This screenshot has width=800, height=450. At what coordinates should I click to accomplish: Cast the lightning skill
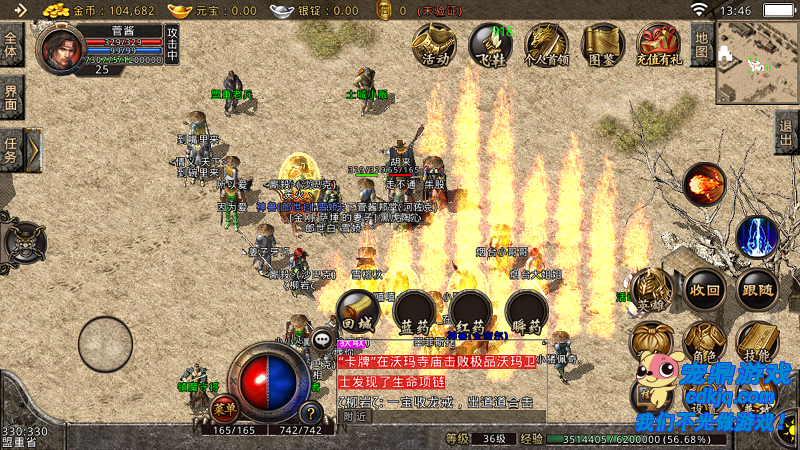[x=757, y=236]
